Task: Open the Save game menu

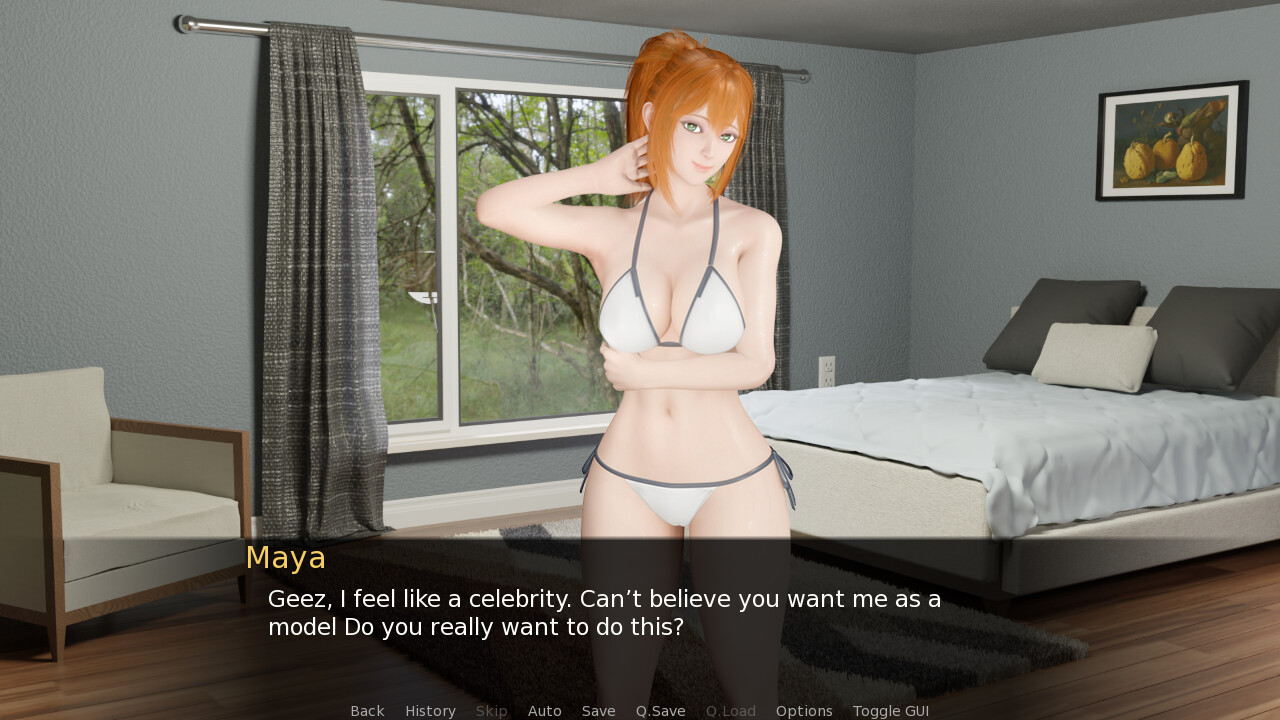Action: [598, 711]
